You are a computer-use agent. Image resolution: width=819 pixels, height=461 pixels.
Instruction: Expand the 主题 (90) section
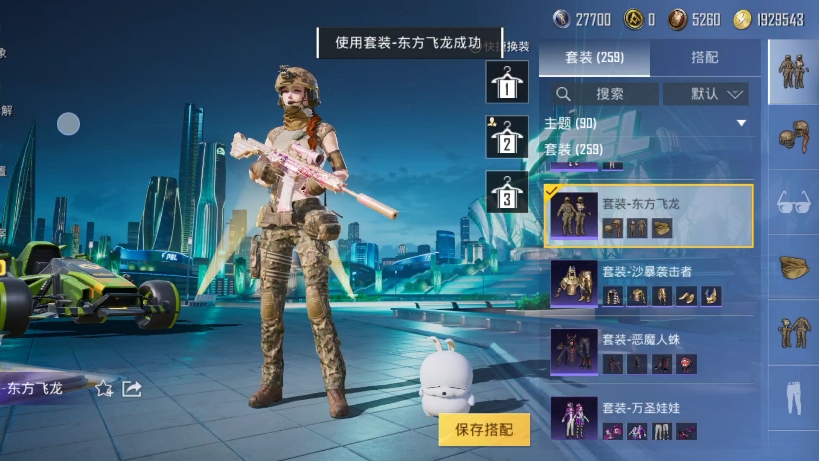(x=741, y=123)
